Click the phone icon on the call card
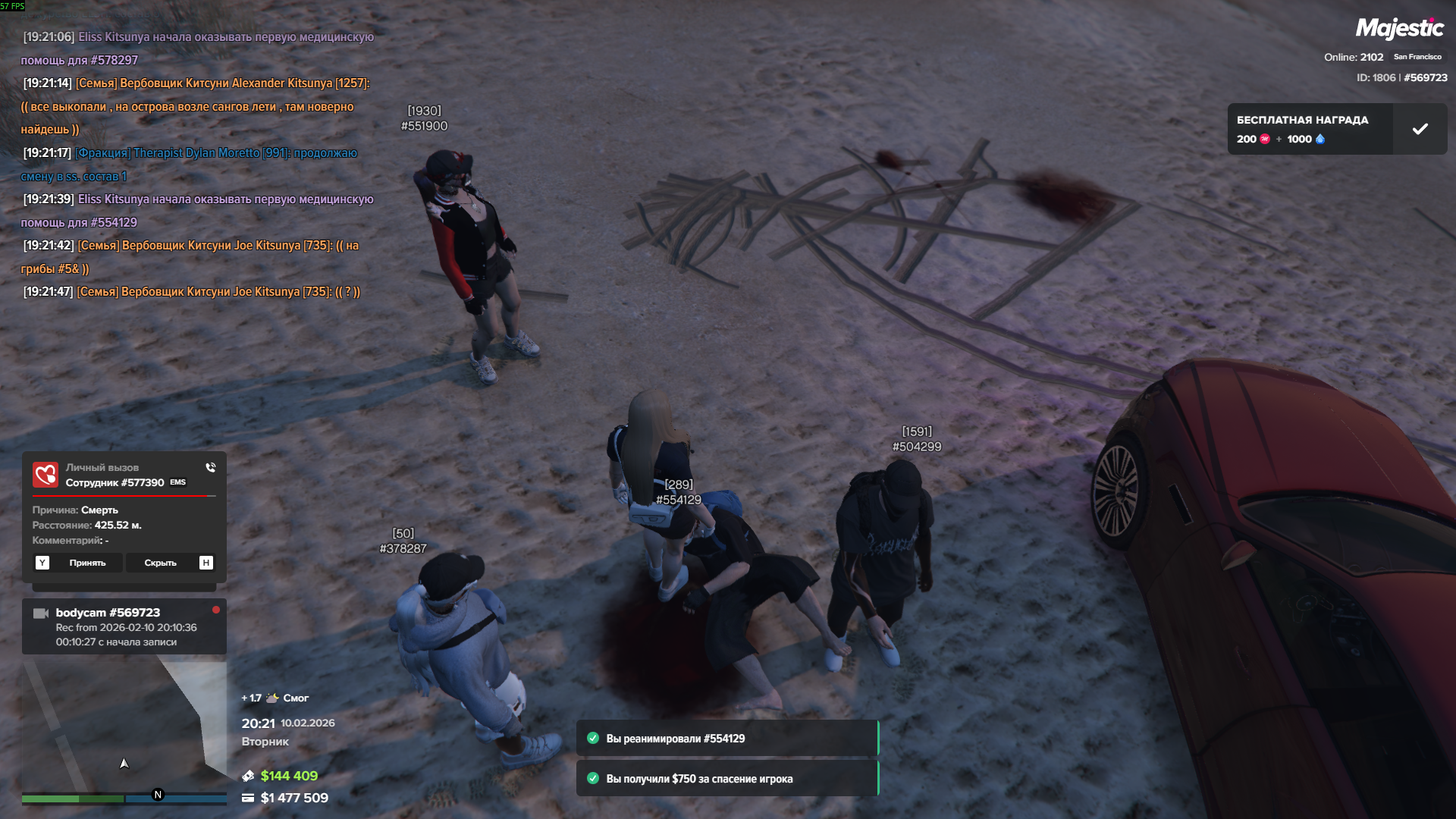The image size is (1456, 819). coord(210,467)
